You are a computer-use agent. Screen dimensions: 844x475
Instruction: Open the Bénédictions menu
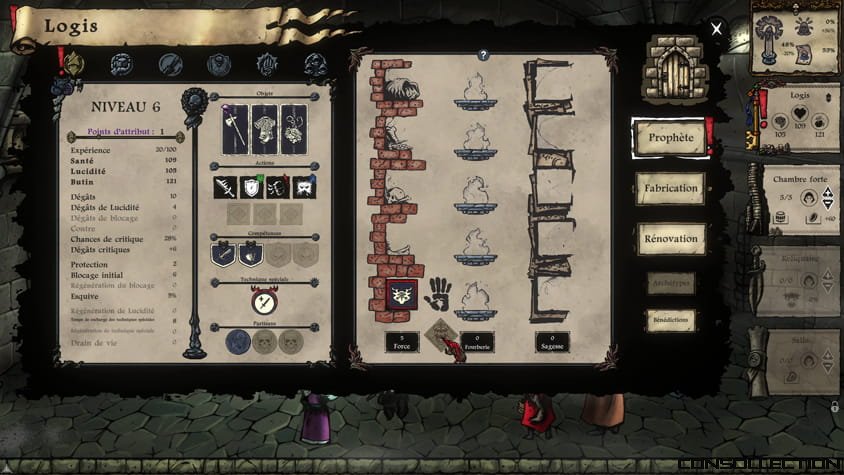(670, 321)
